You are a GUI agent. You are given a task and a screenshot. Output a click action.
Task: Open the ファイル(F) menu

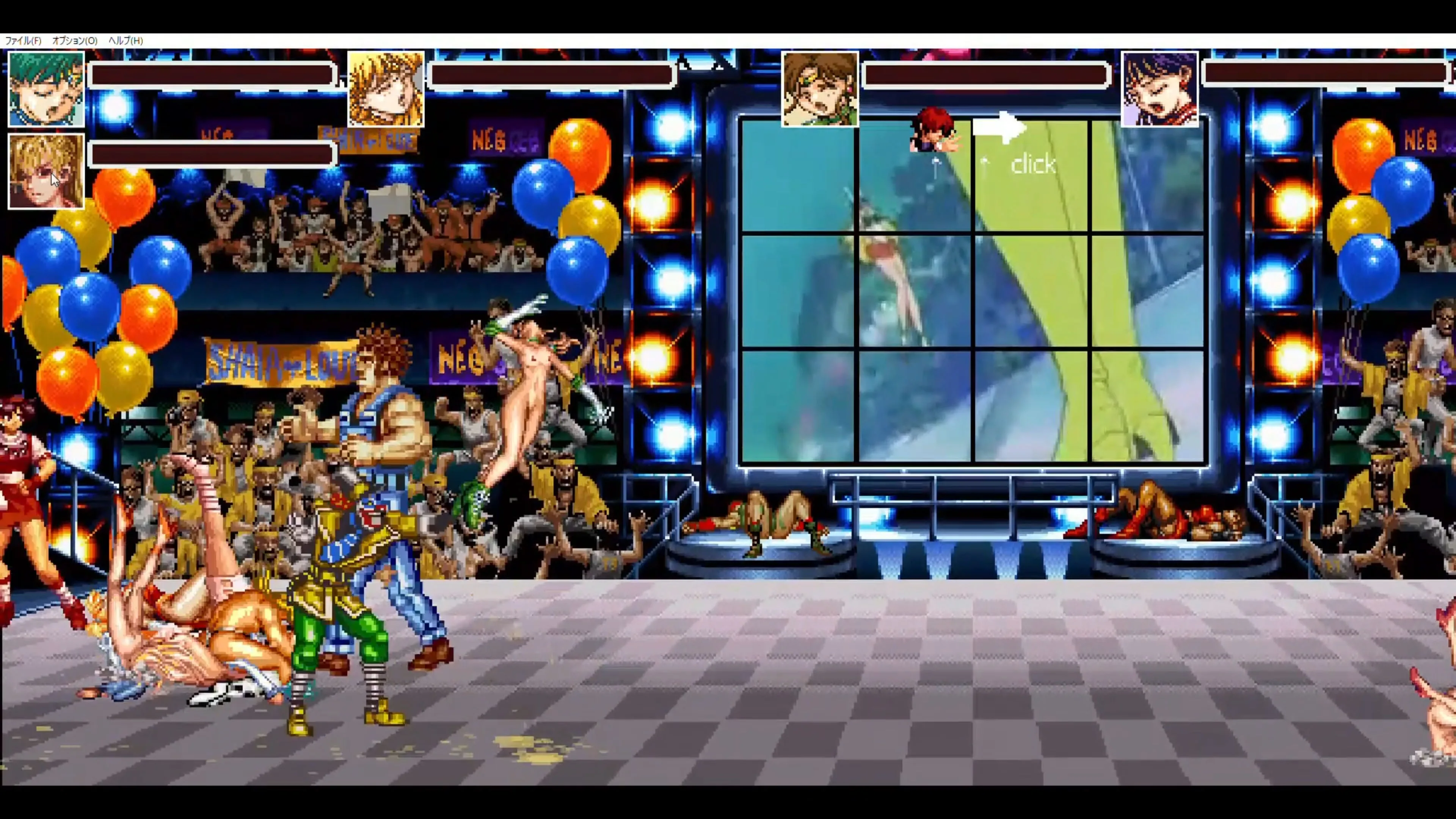click(23, 41)
